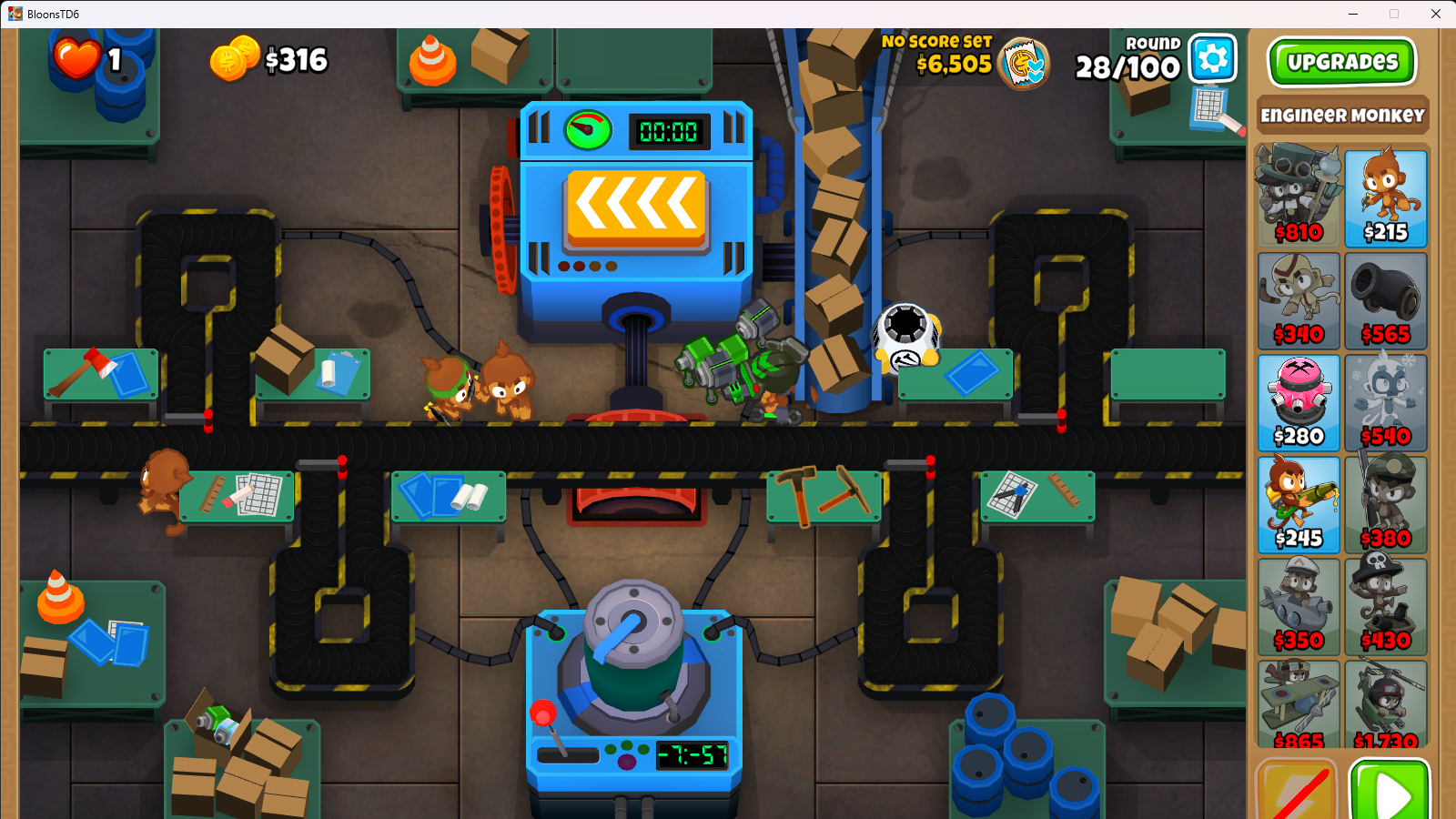Pick the Heli Pilot priced $1,730
This screenshot has height=819, width=1456.
click(x=1385, y=704)
